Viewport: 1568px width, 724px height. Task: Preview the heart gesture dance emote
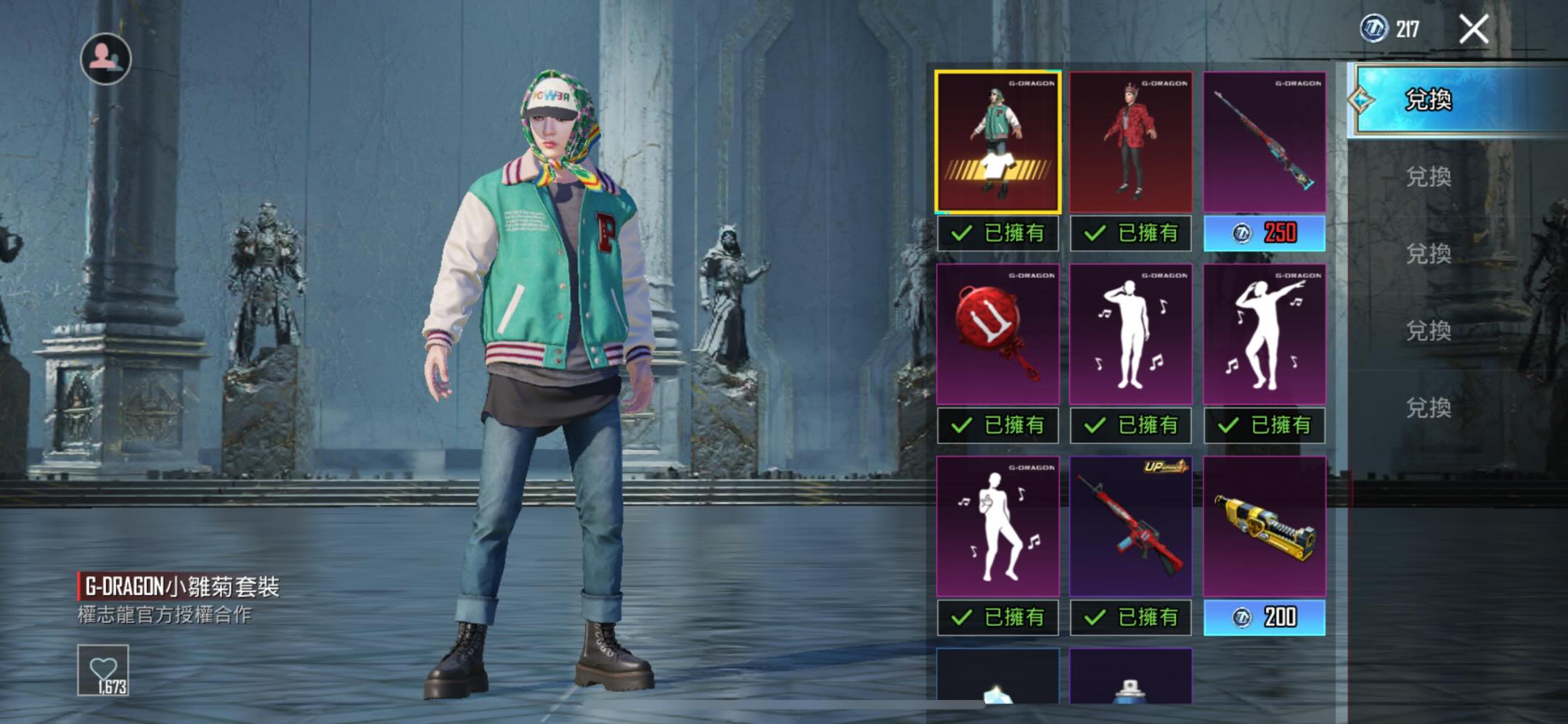pyautogui.click(x=998, y=527)
